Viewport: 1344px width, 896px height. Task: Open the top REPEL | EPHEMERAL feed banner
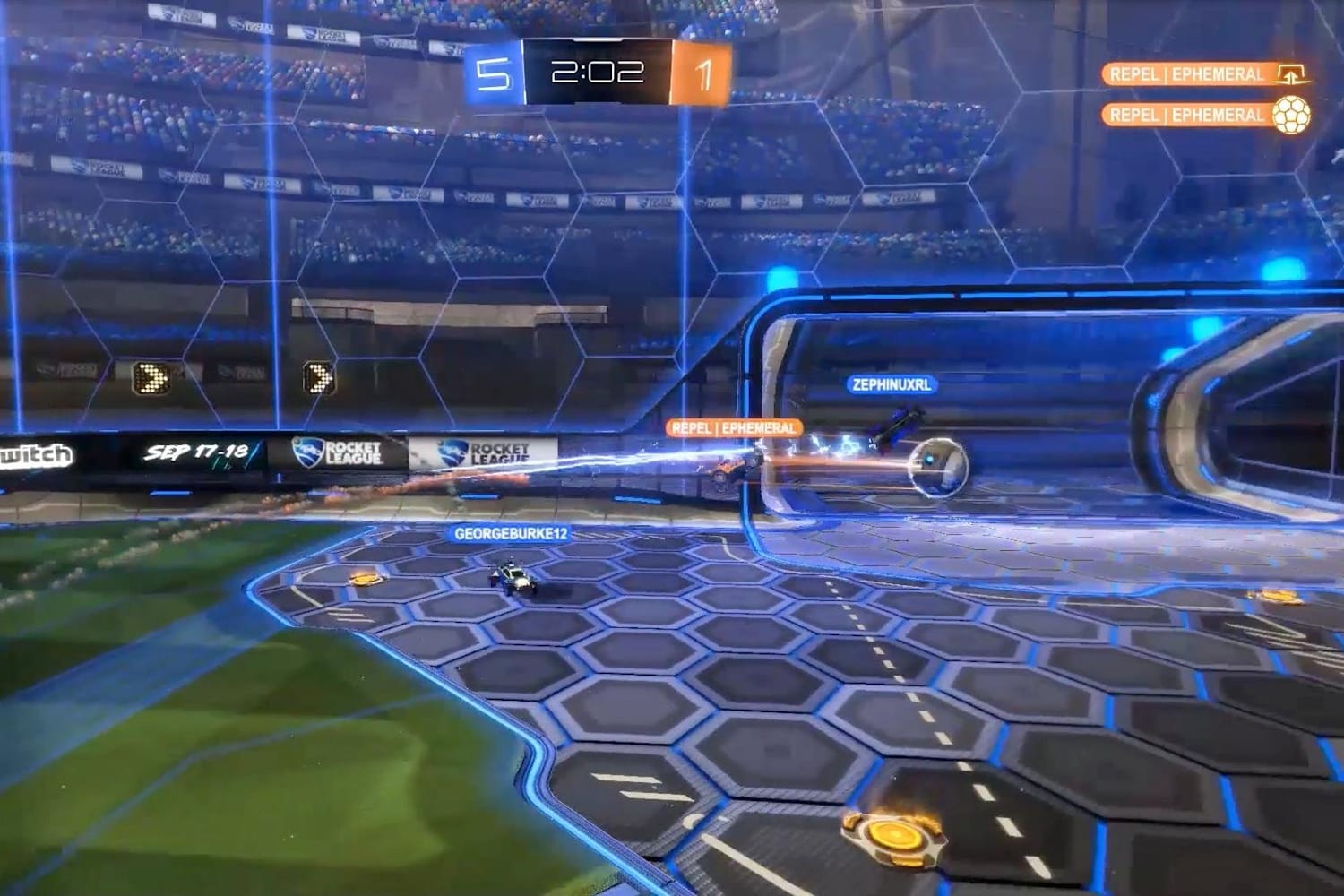[1187, 75]
